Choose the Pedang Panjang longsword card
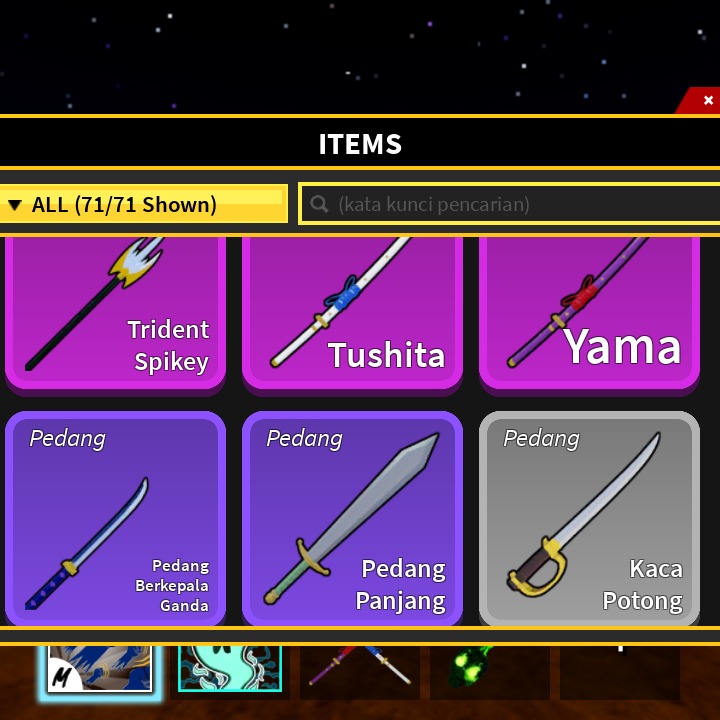 tap(352, 518)
